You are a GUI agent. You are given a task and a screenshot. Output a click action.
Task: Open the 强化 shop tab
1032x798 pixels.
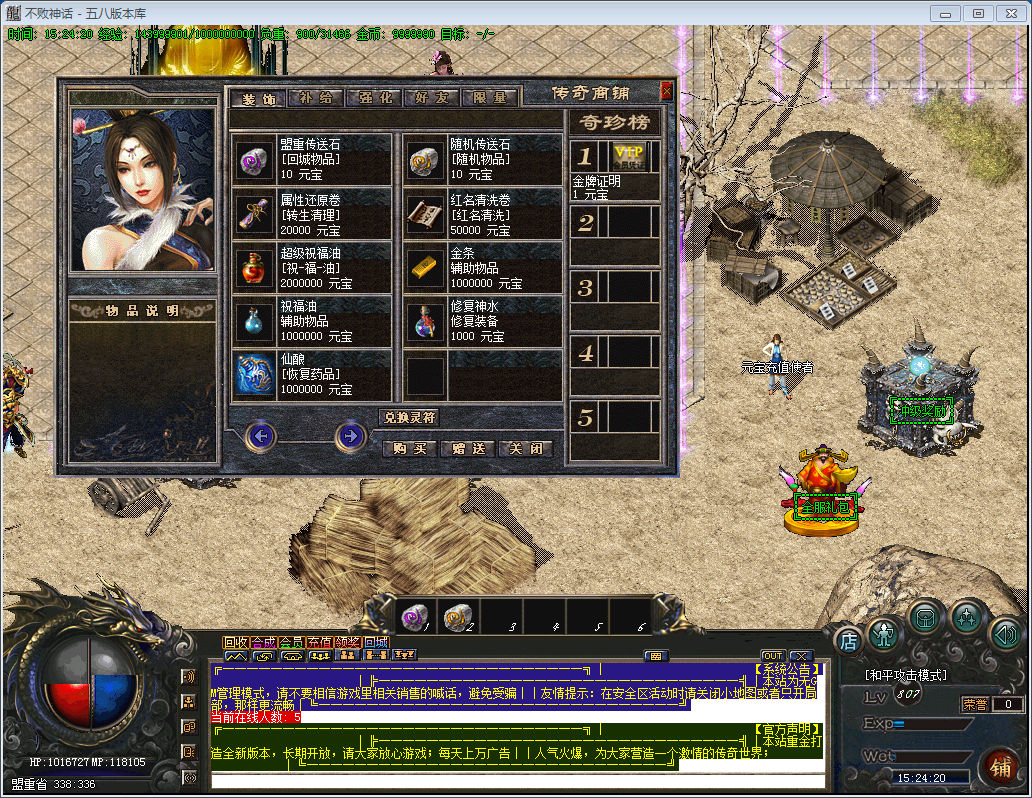[x=374, y=98]
